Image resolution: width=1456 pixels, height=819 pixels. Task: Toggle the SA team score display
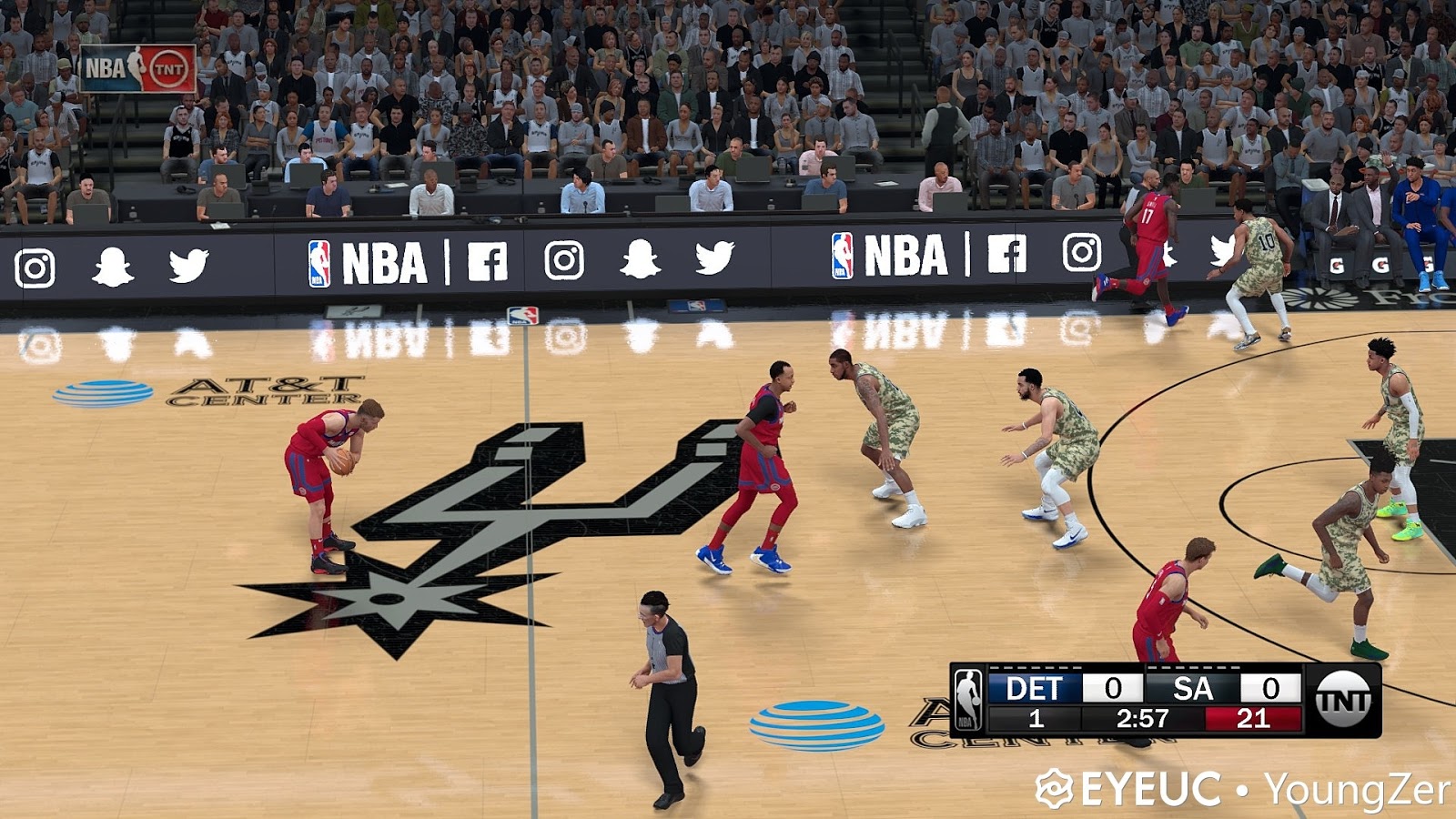point(1271,686)
